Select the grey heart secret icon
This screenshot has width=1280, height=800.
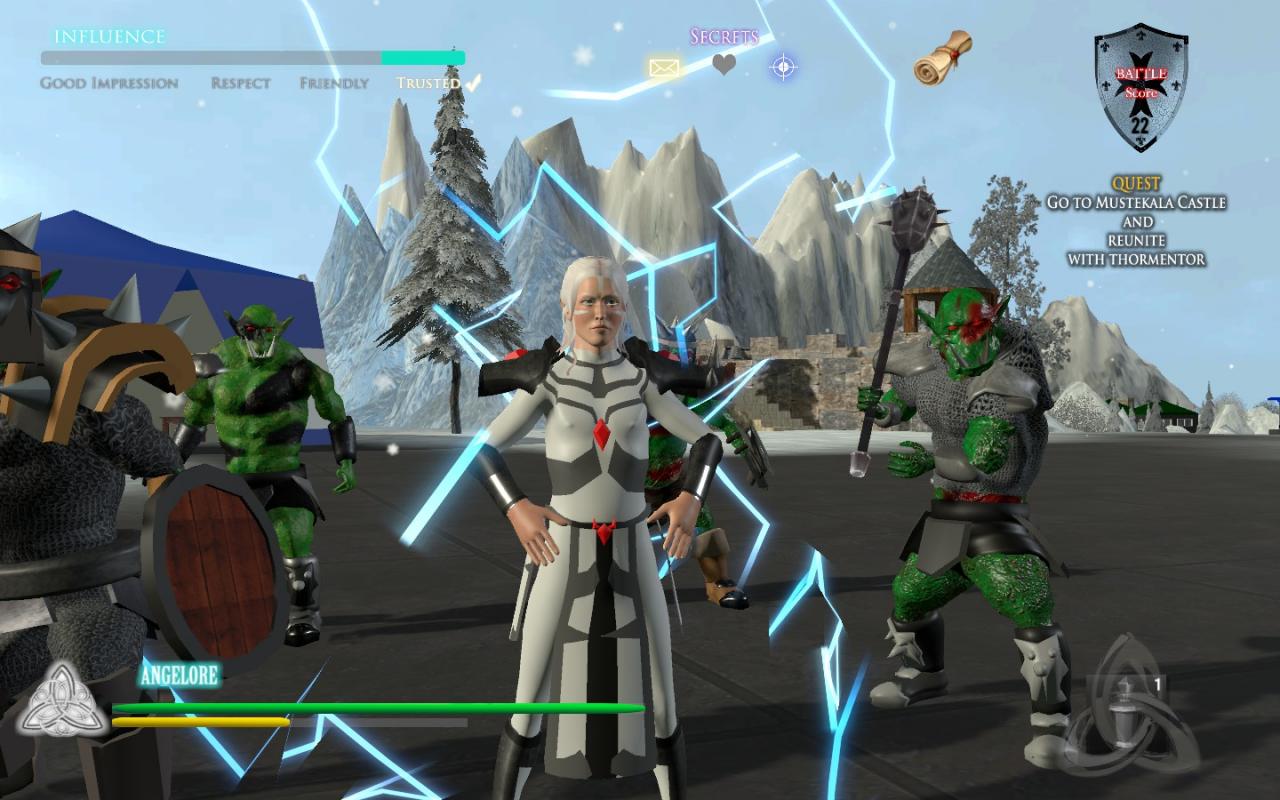724,66
